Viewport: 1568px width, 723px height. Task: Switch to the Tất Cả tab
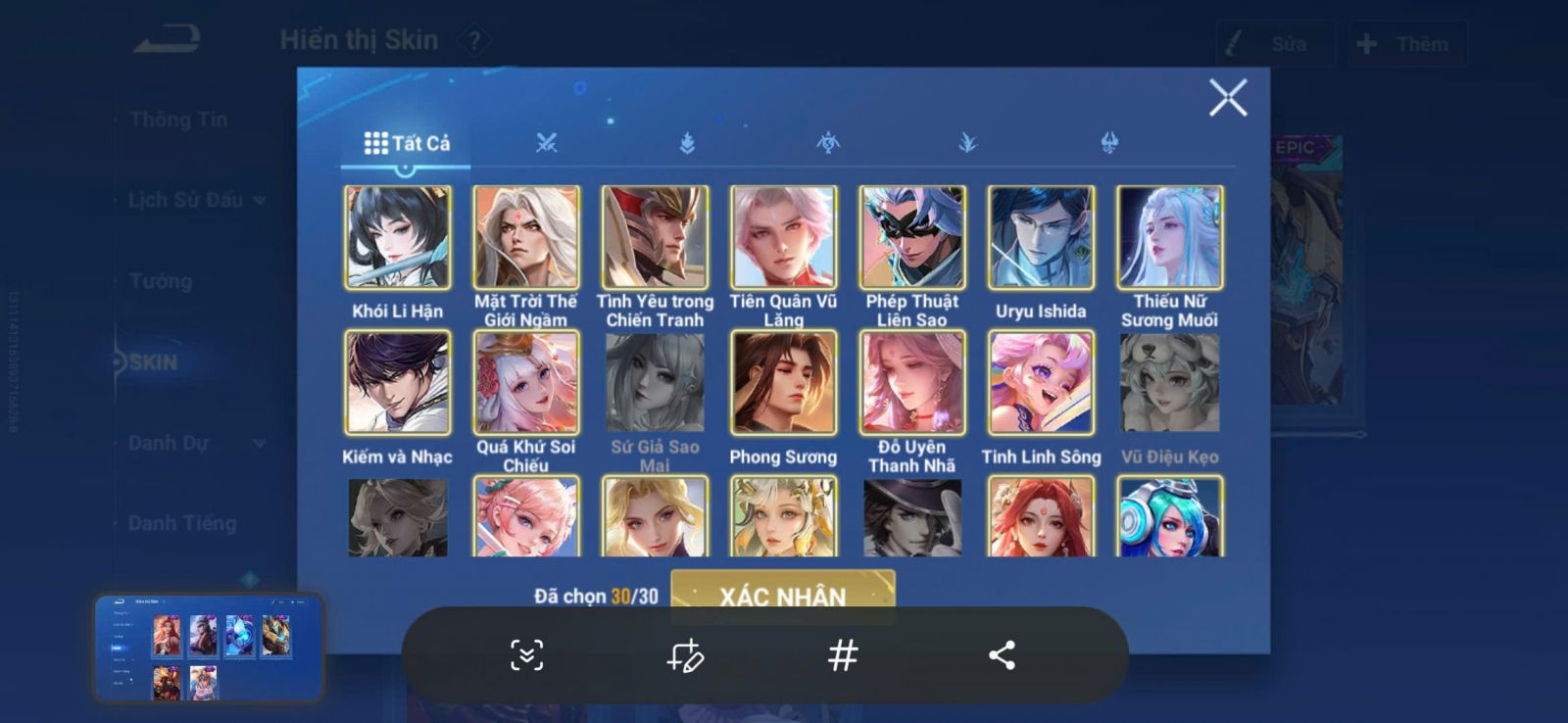pos(407,143)
